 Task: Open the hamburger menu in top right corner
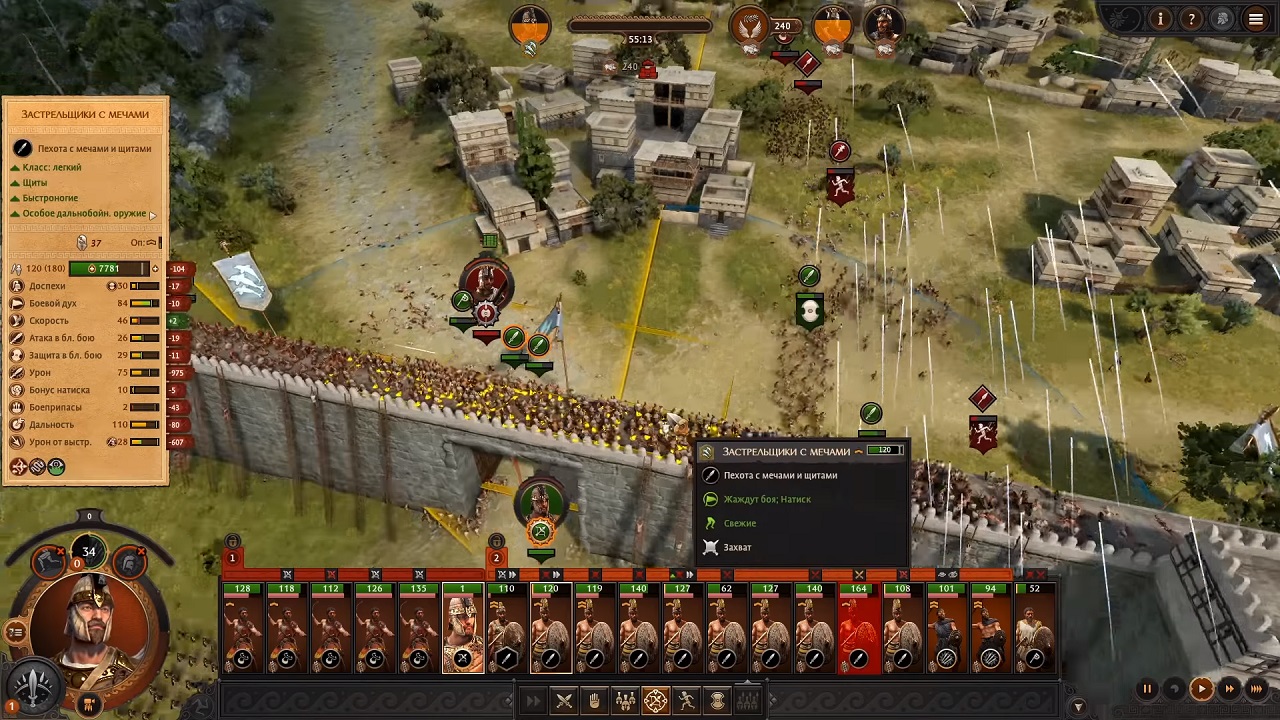(1255, 18)
